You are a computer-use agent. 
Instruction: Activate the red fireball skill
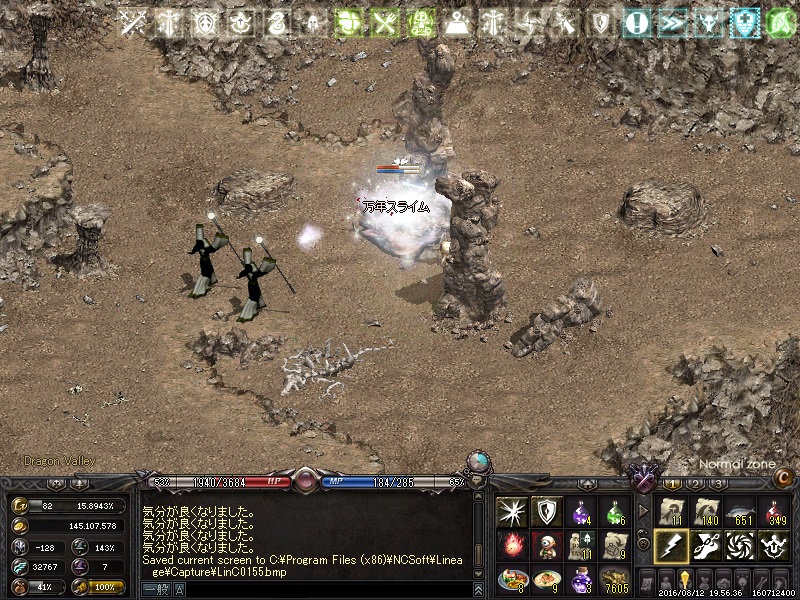pos(512,546)
